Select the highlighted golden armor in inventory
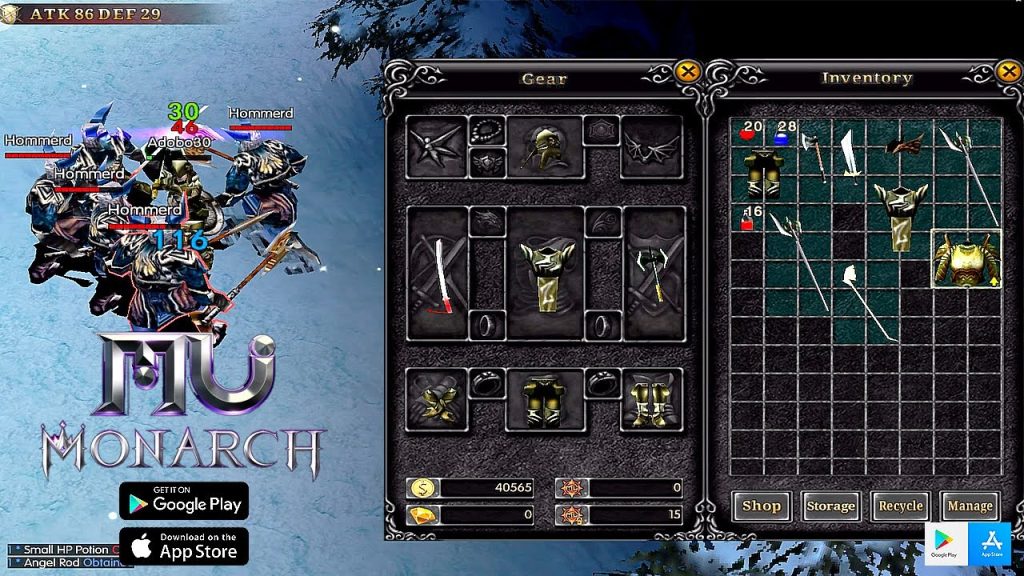This screenshot has height=576, width=1024. tap(967, 258)
